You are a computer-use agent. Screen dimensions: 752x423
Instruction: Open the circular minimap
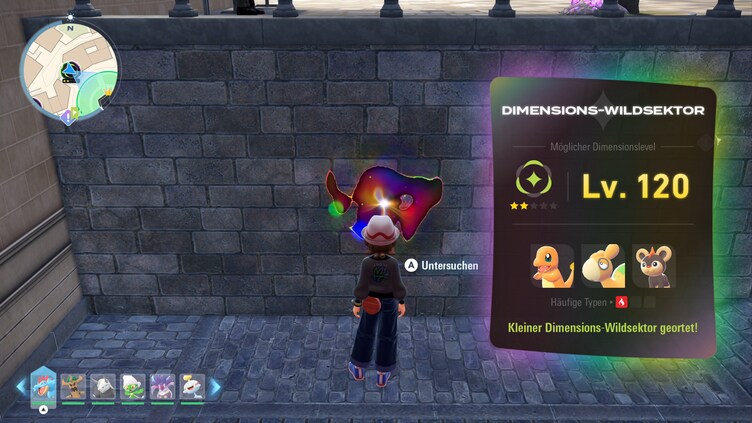click(70, 72)
